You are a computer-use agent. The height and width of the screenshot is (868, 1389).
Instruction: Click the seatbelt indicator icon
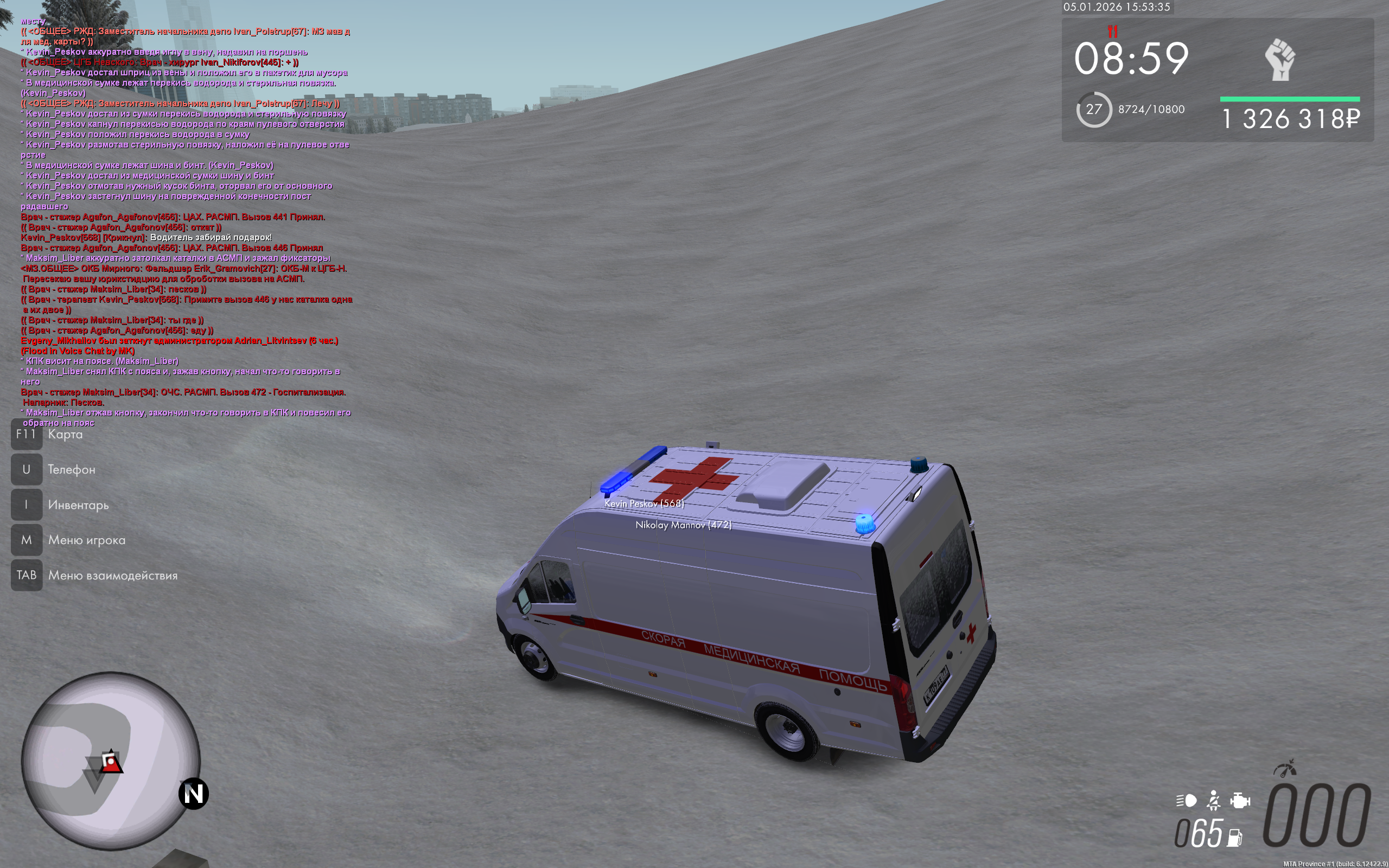coord(1213,800)
